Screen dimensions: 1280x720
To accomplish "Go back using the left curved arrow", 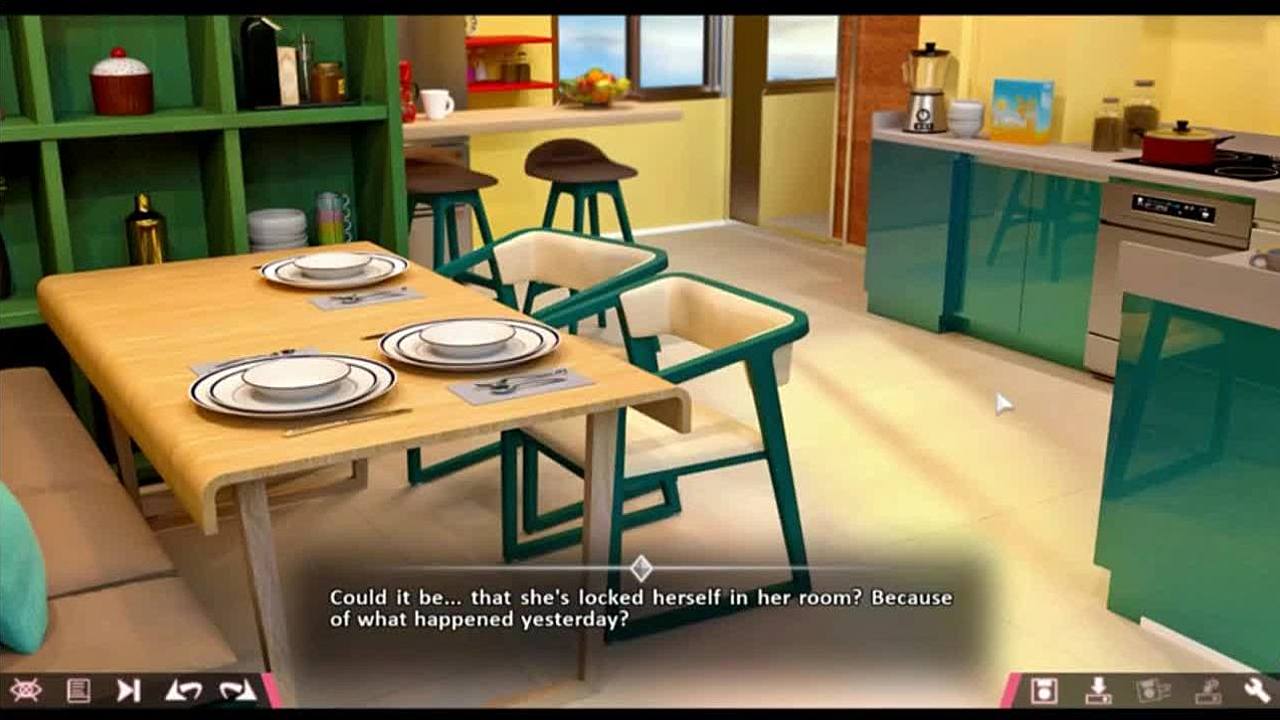I will pyautogui.click(x=183, y=690).
